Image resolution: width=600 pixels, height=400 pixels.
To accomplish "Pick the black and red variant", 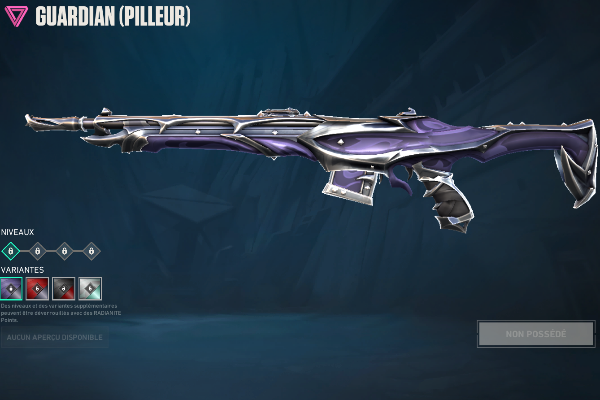I will (x=64, y=289).
